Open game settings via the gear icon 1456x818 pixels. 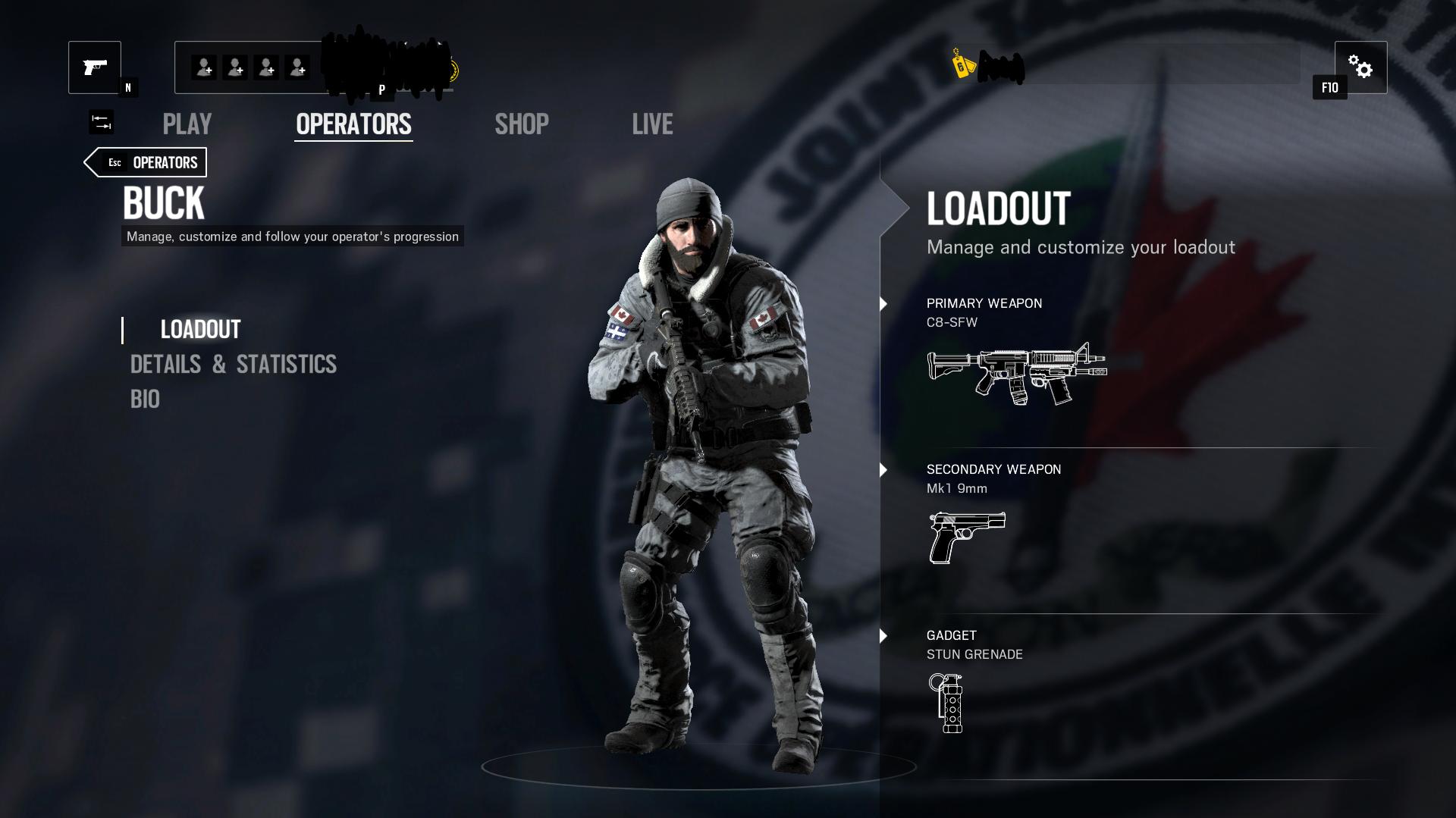[1361, 67]
